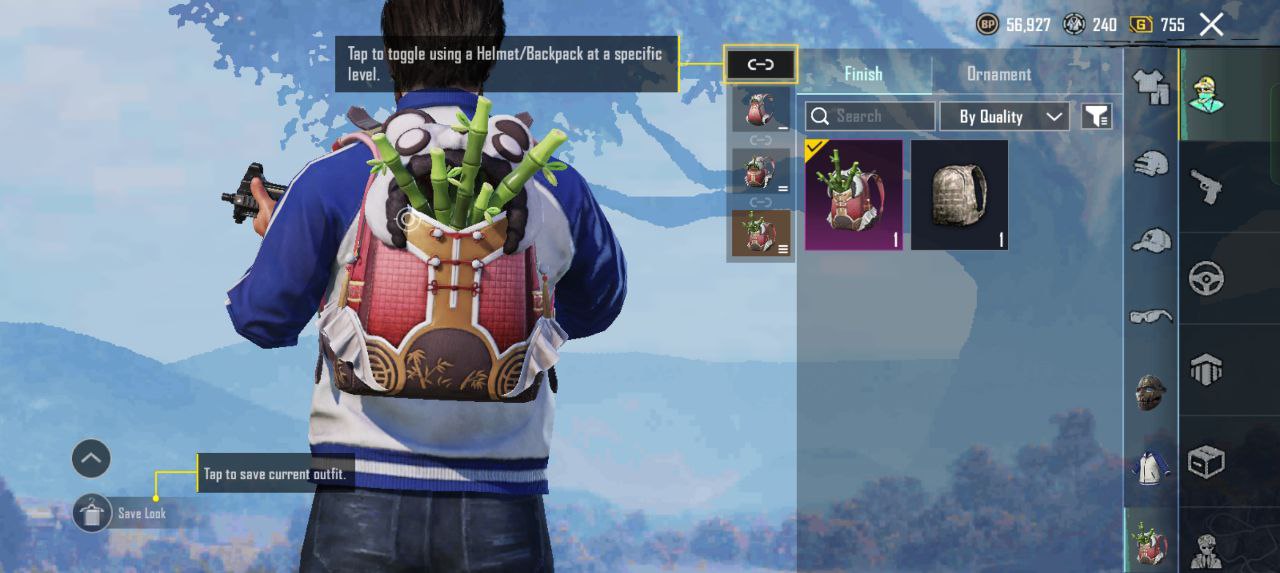
Task: Click the Search field
Action: coord(870,117)
